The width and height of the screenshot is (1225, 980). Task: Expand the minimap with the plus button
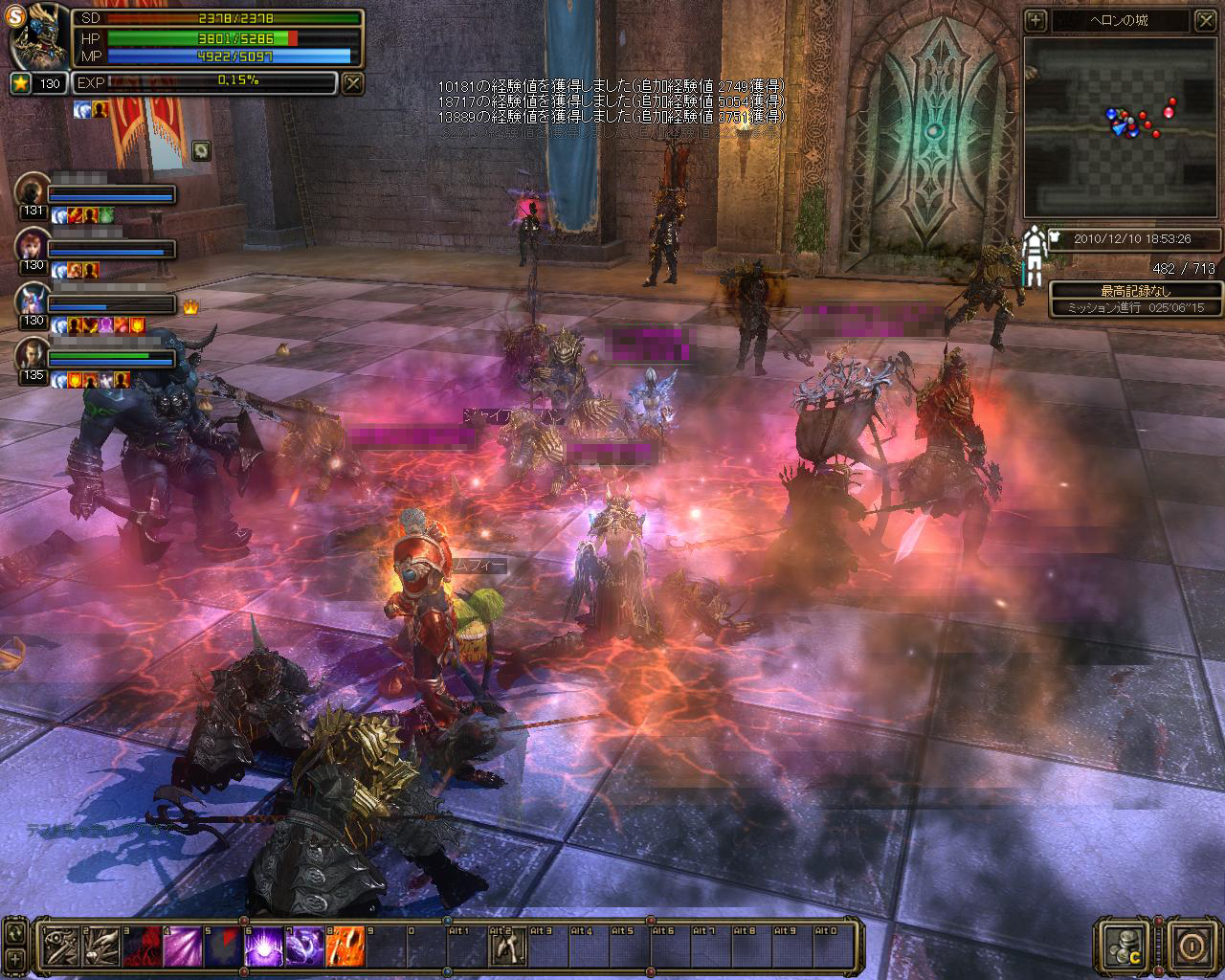[1036, 20]
